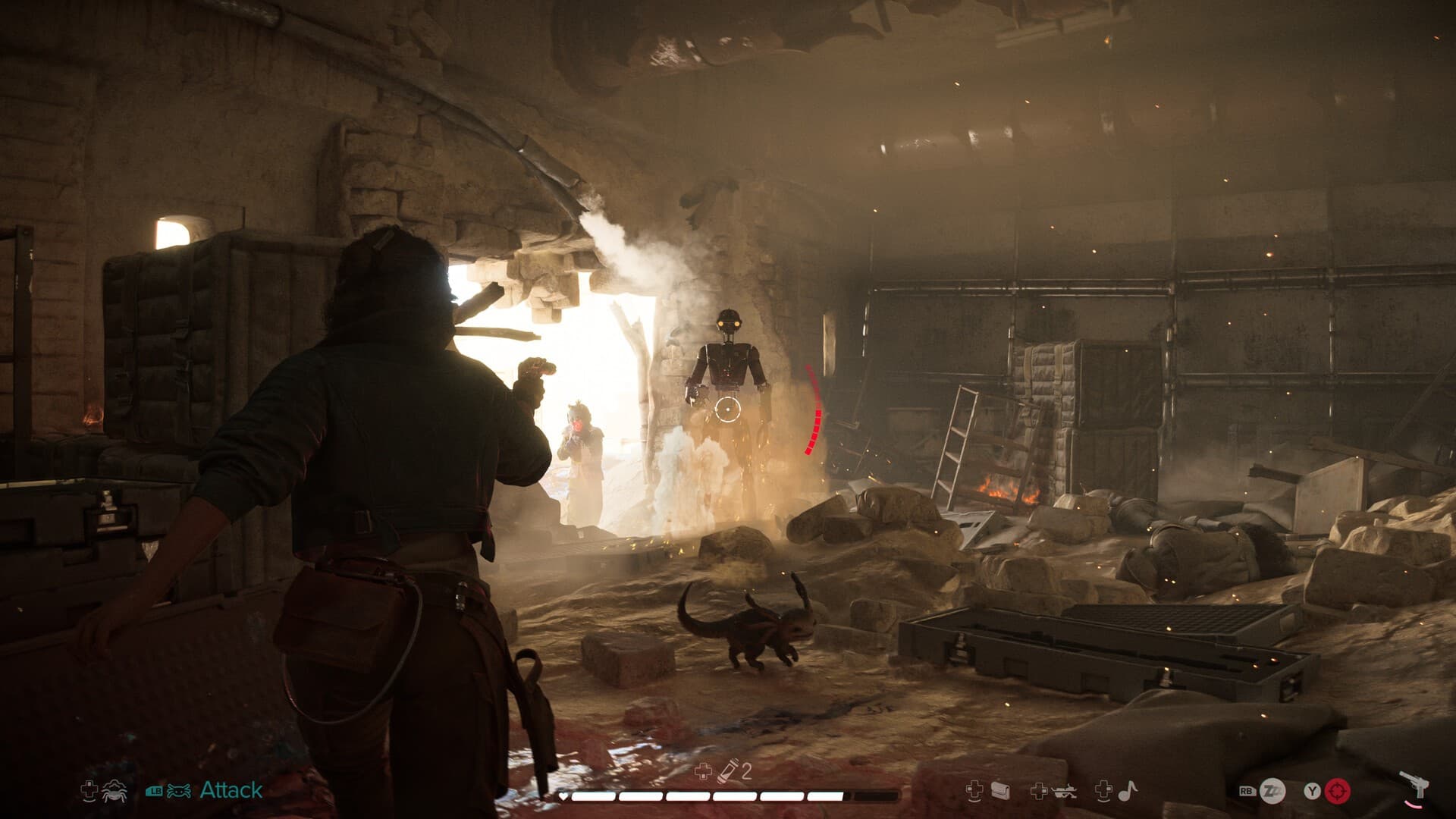This screenshot has width=1456, height=819.
Task: Click the RB button prompt near the stun icon
Action: 1246,791
